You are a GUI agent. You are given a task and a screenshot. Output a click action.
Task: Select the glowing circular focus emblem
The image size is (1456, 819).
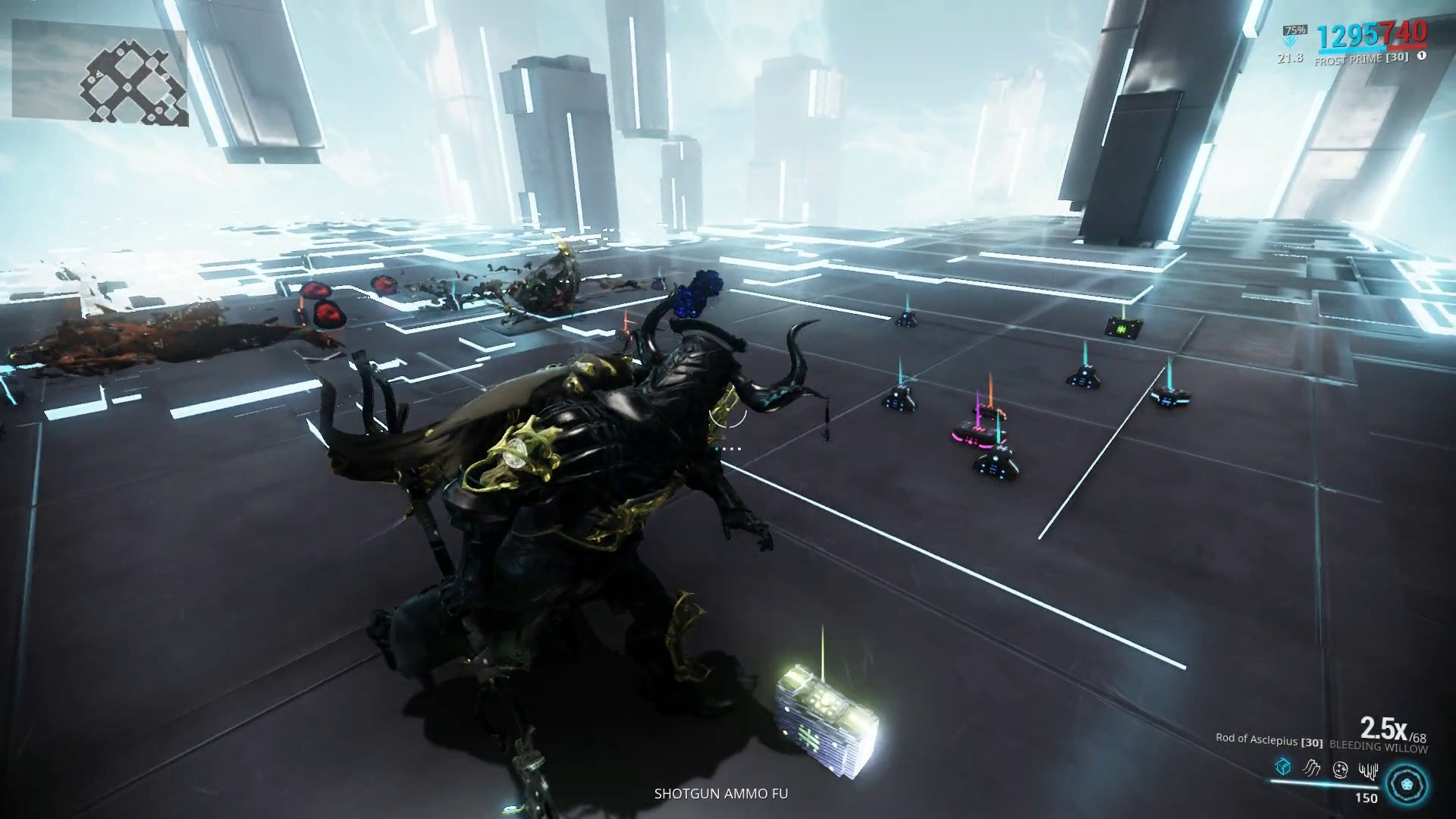pos(1408,784)
